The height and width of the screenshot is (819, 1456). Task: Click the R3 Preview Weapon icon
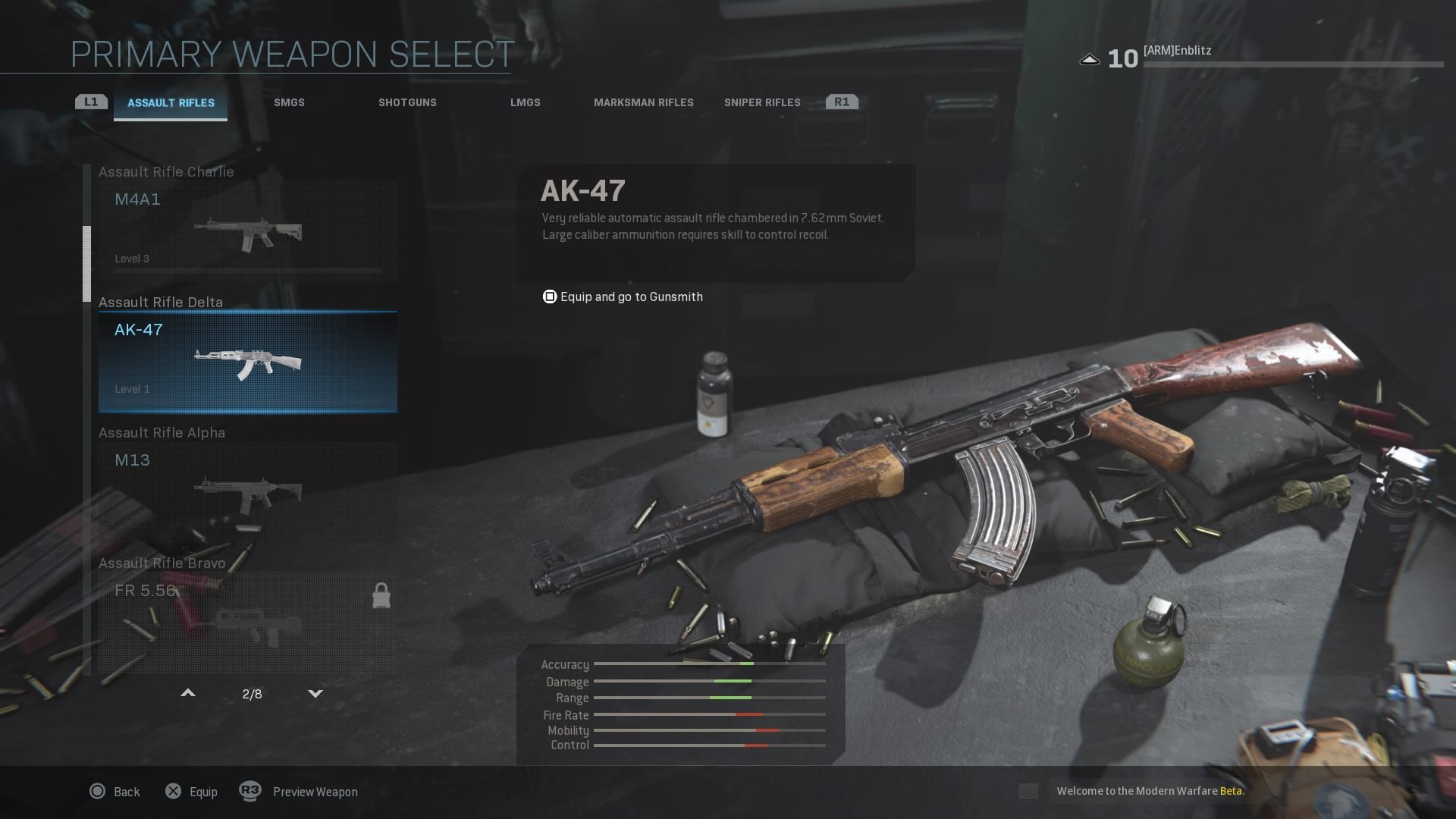pos(250,791)
